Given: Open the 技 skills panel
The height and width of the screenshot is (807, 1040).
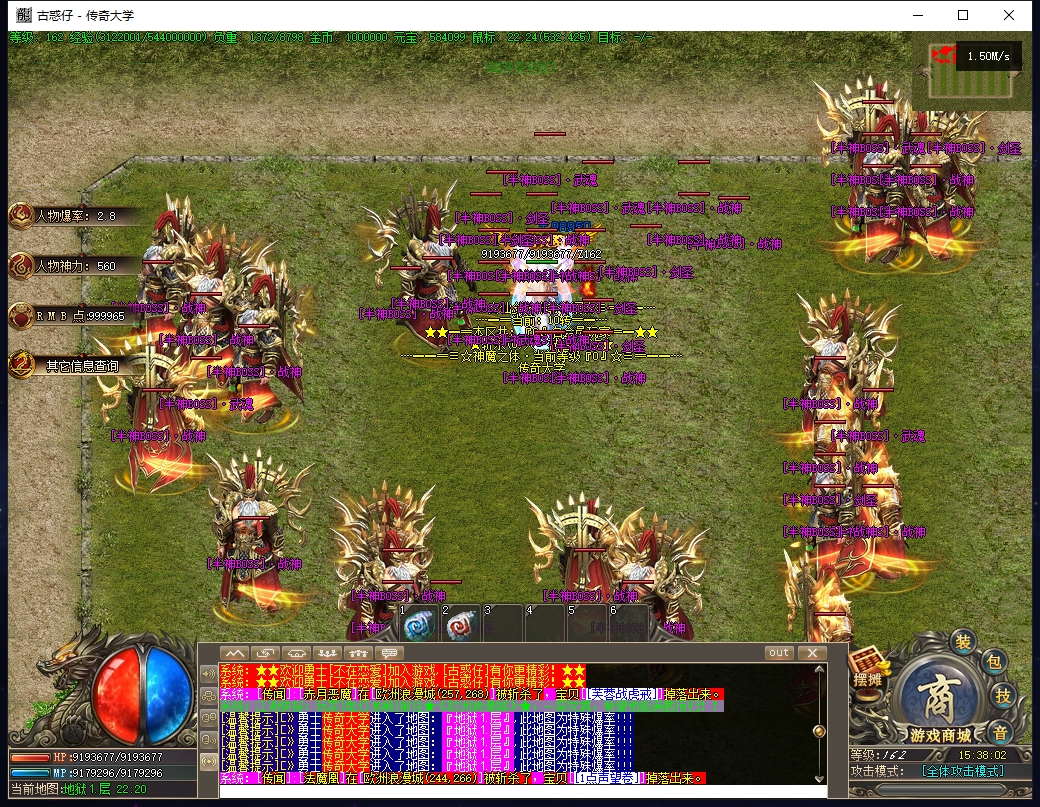Looking at the screenshot, I should [1004, 697].
